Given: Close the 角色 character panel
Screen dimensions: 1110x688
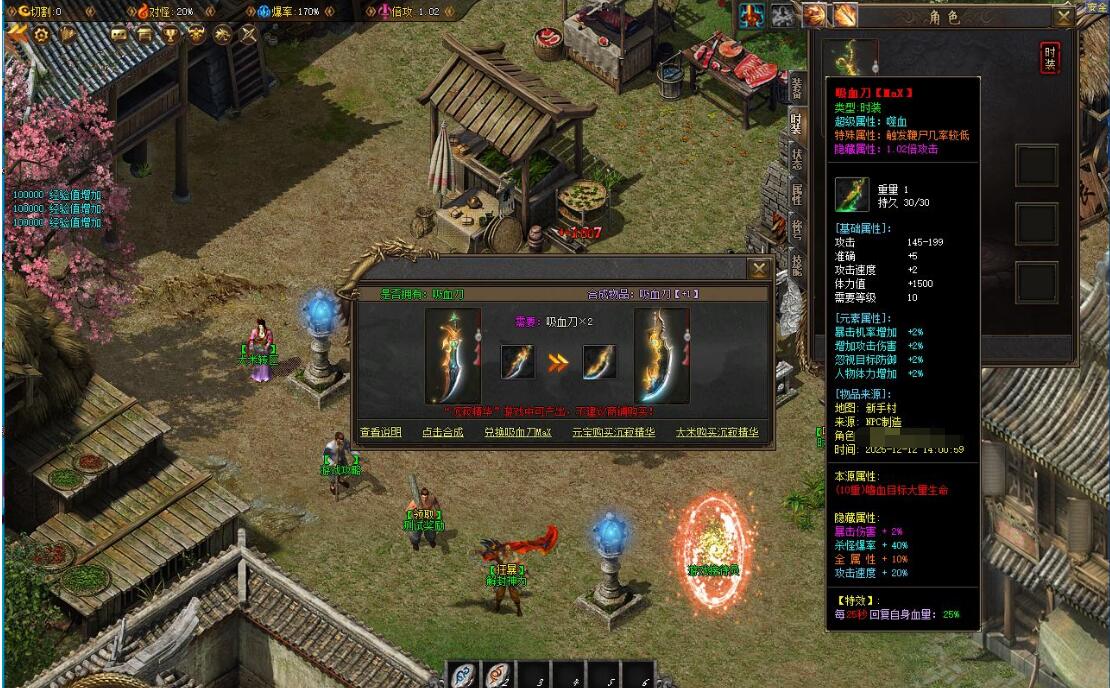Looking at the screenshot, I should (1064, 16).
